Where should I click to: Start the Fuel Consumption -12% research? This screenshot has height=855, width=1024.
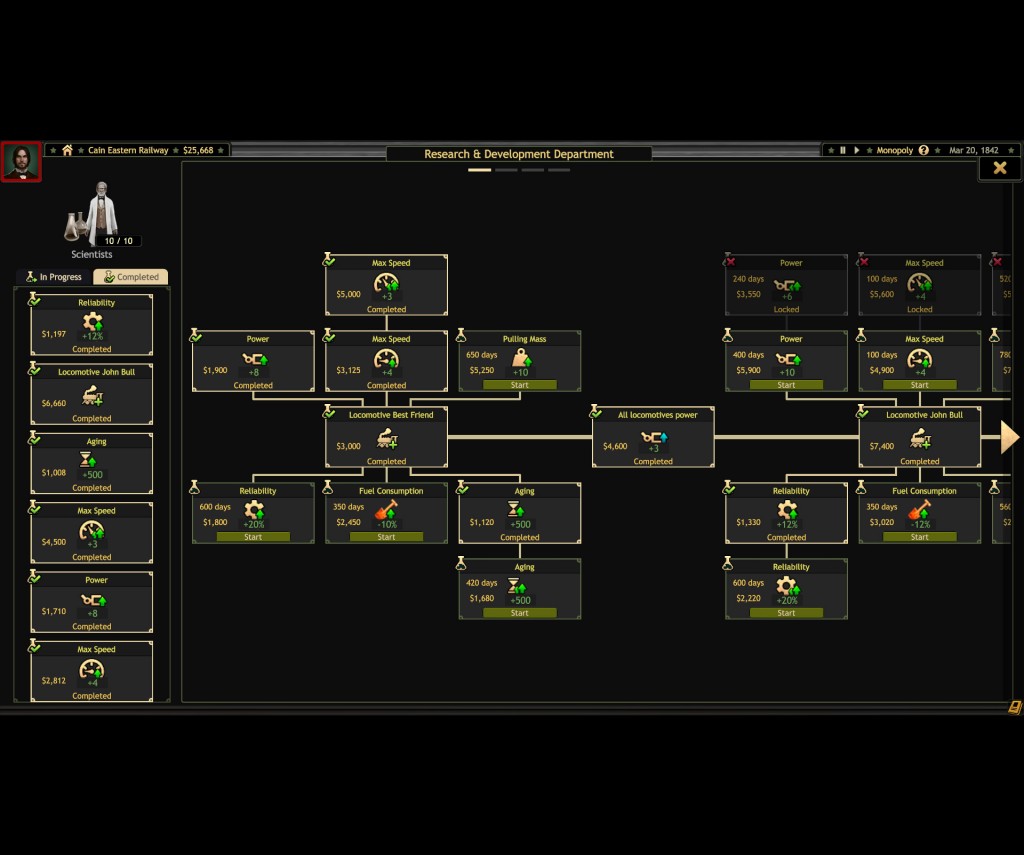[x=919, y=537]
